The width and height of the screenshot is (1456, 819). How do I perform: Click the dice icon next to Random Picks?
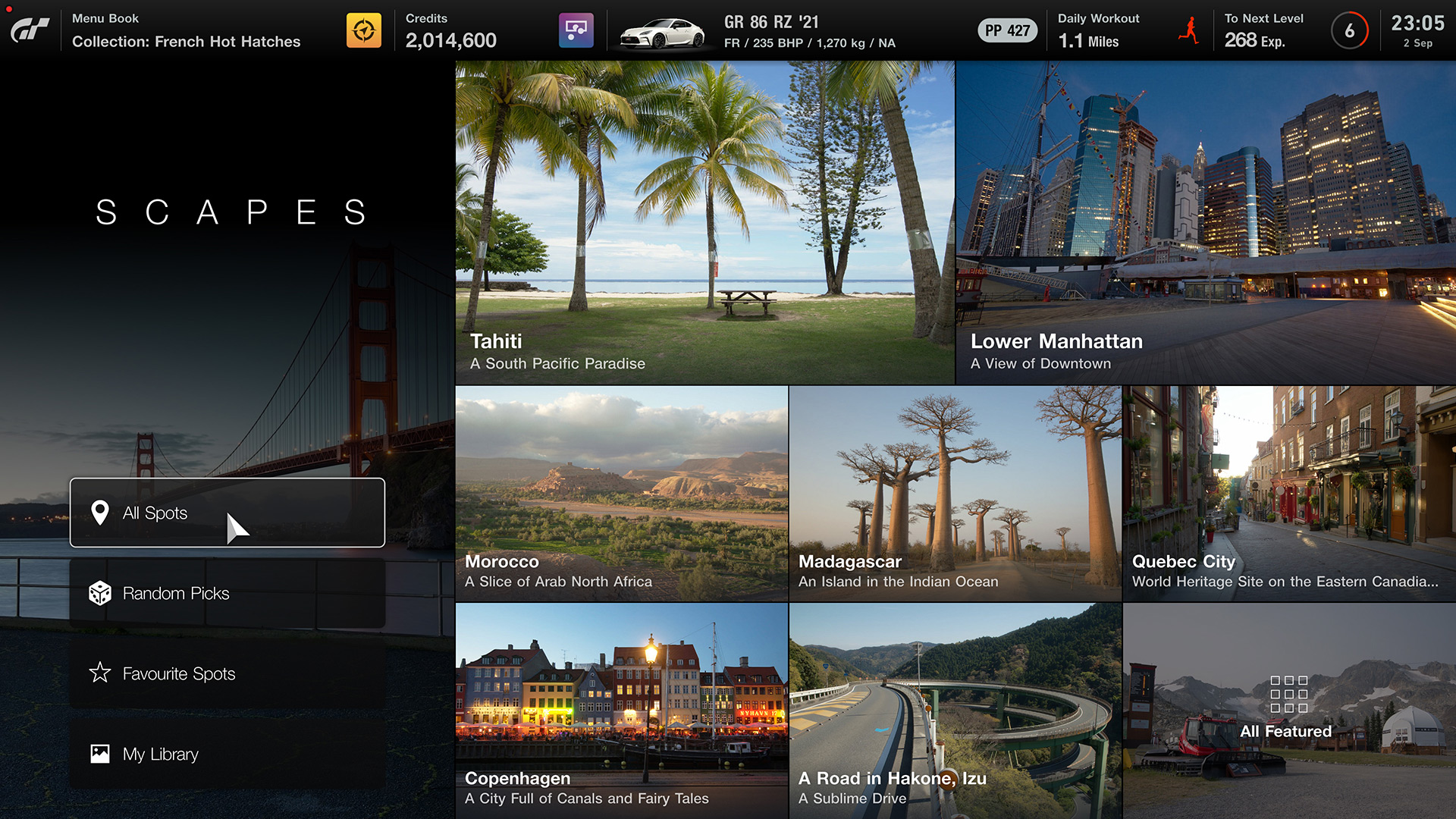[101, 592]
